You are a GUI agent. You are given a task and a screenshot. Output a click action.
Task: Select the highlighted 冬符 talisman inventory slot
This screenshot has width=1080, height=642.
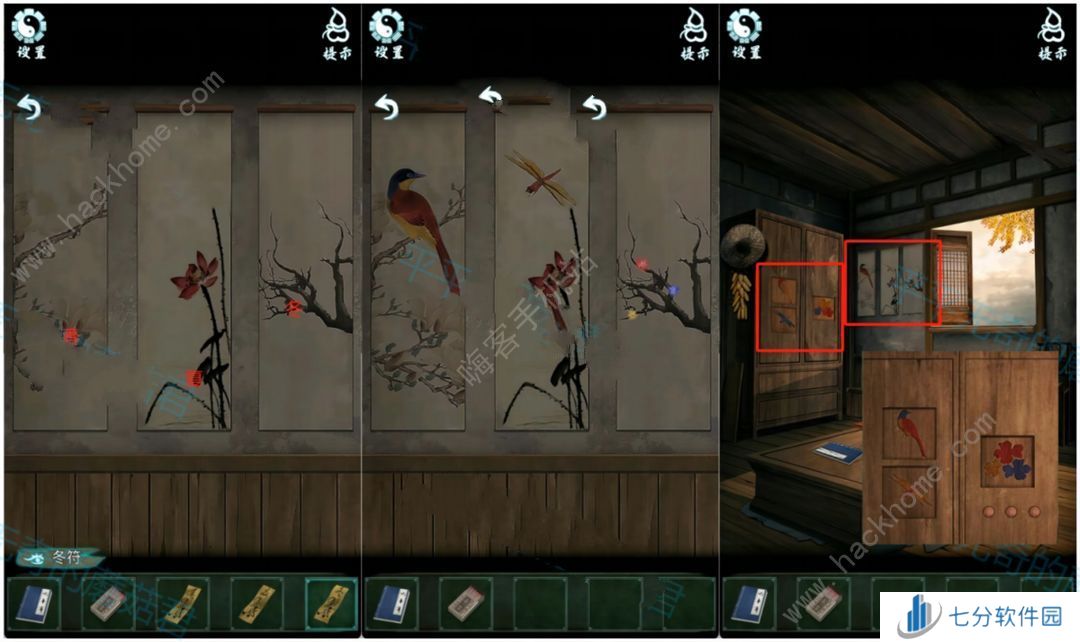(329, 604)
